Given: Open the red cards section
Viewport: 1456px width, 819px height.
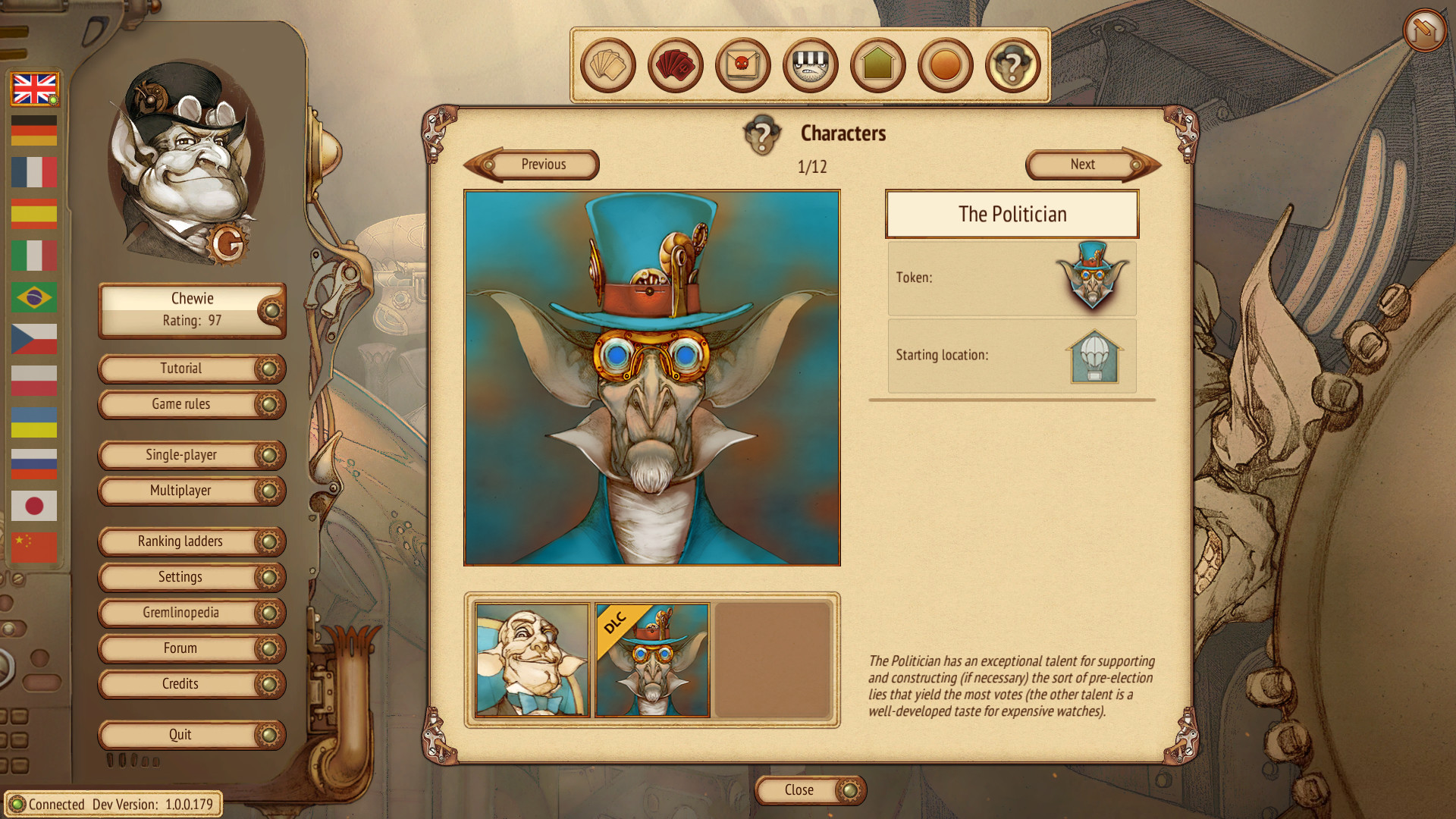Looking at the screenshot, I should (x=674, y=65).
